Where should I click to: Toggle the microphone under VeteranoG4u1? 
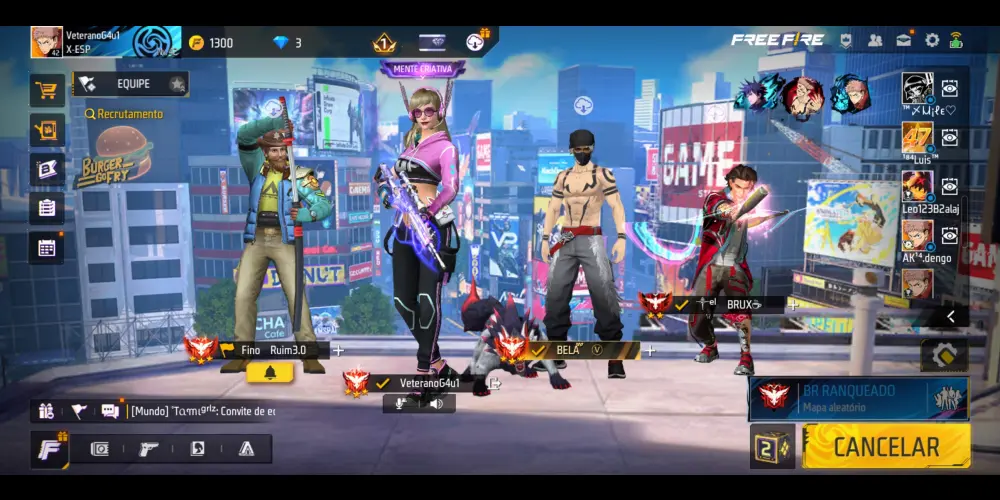[x=403, y=403]
